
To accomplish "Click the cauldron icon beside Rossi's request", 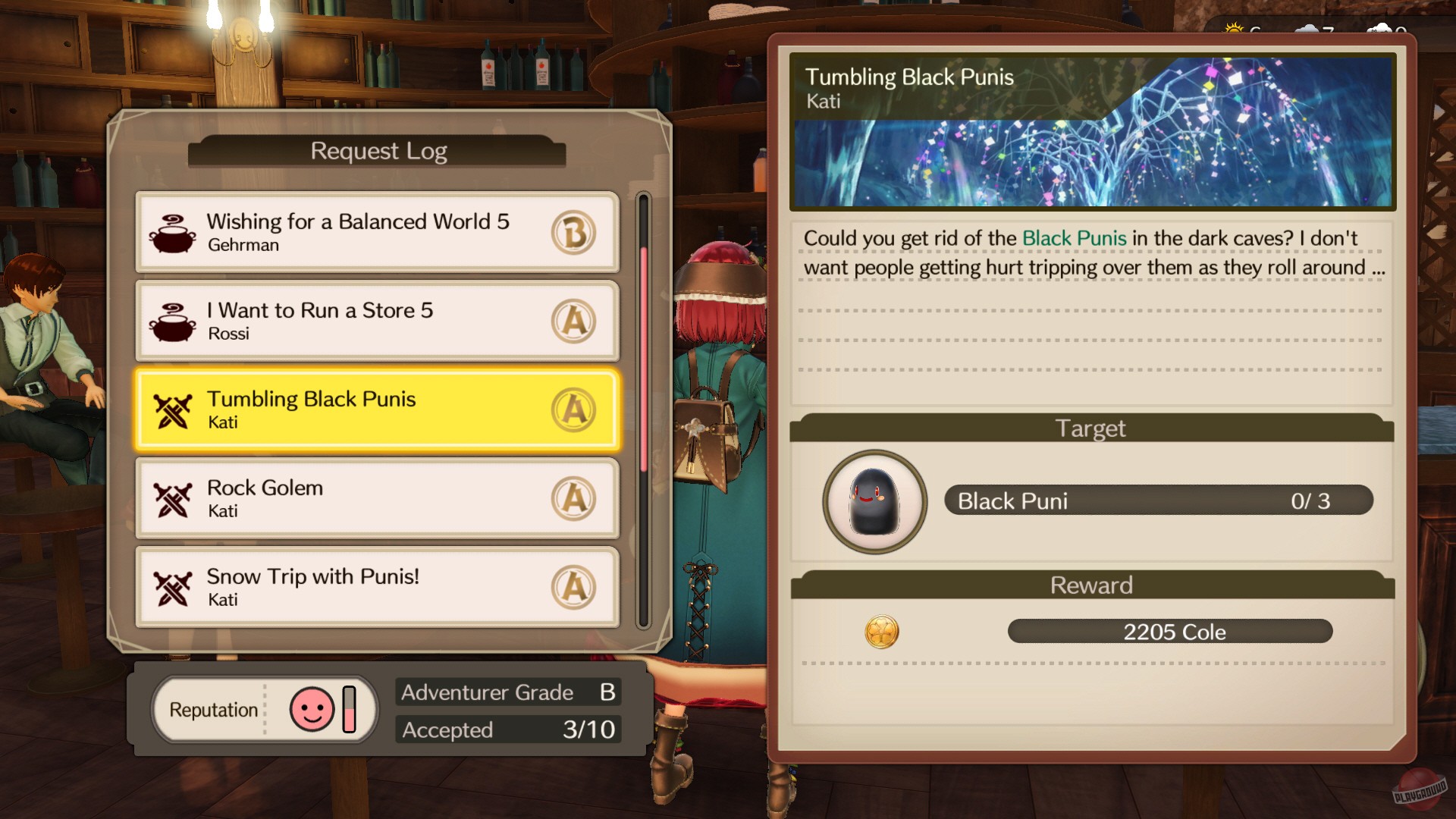I will 173,318.
